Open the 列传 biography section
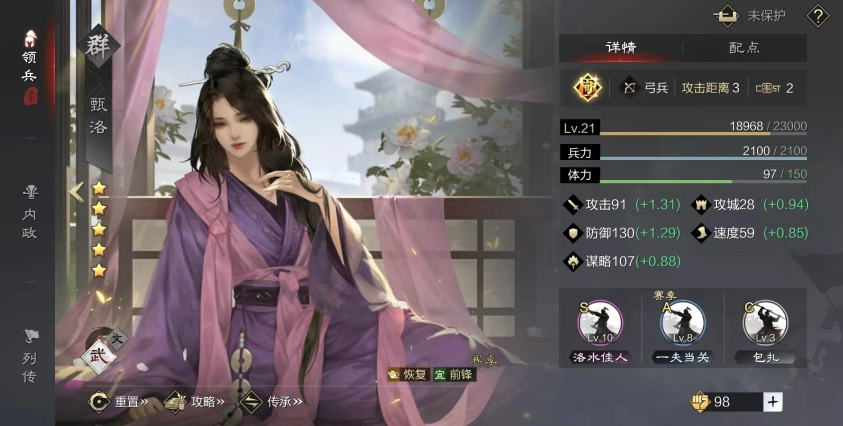Image resolution: width=843 pixels, height=426 pixels. (x=29, y=356)
